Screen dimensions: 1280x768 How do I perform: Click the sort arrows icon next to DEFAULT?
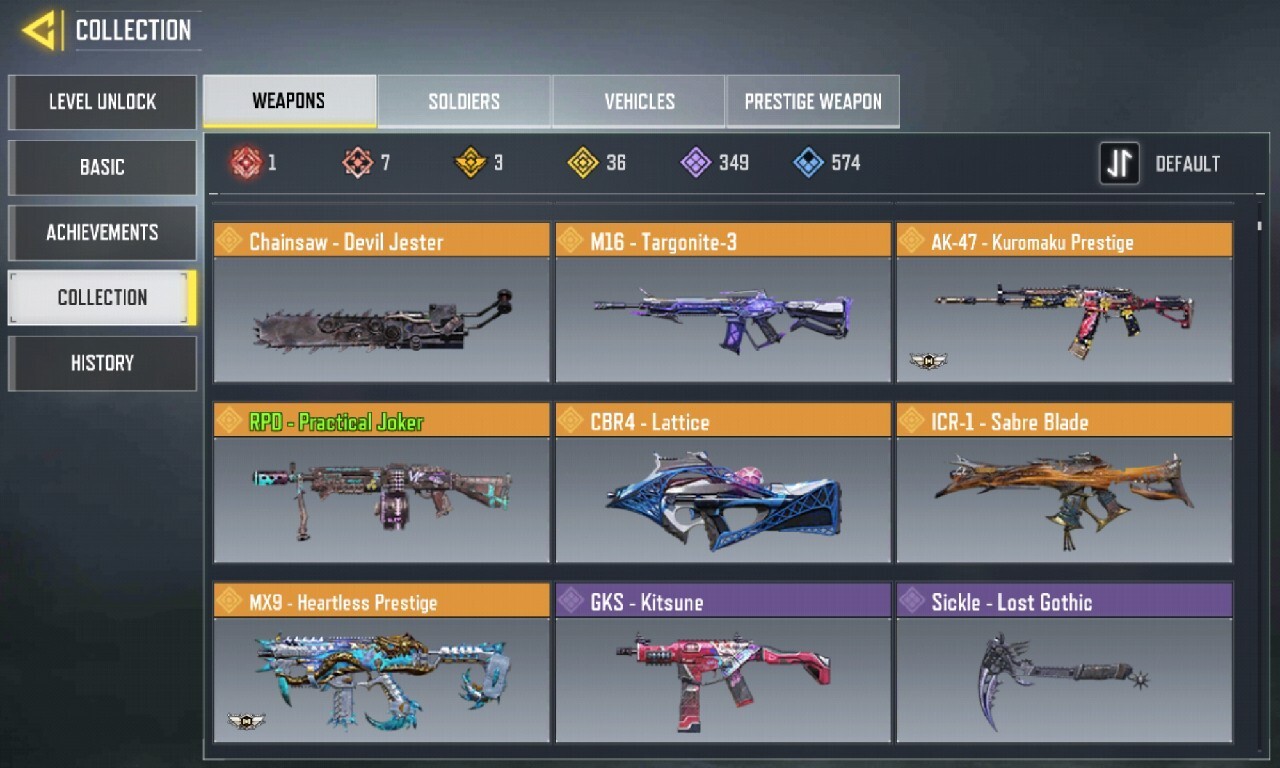pyautogui.click(x=1119, y=163)
